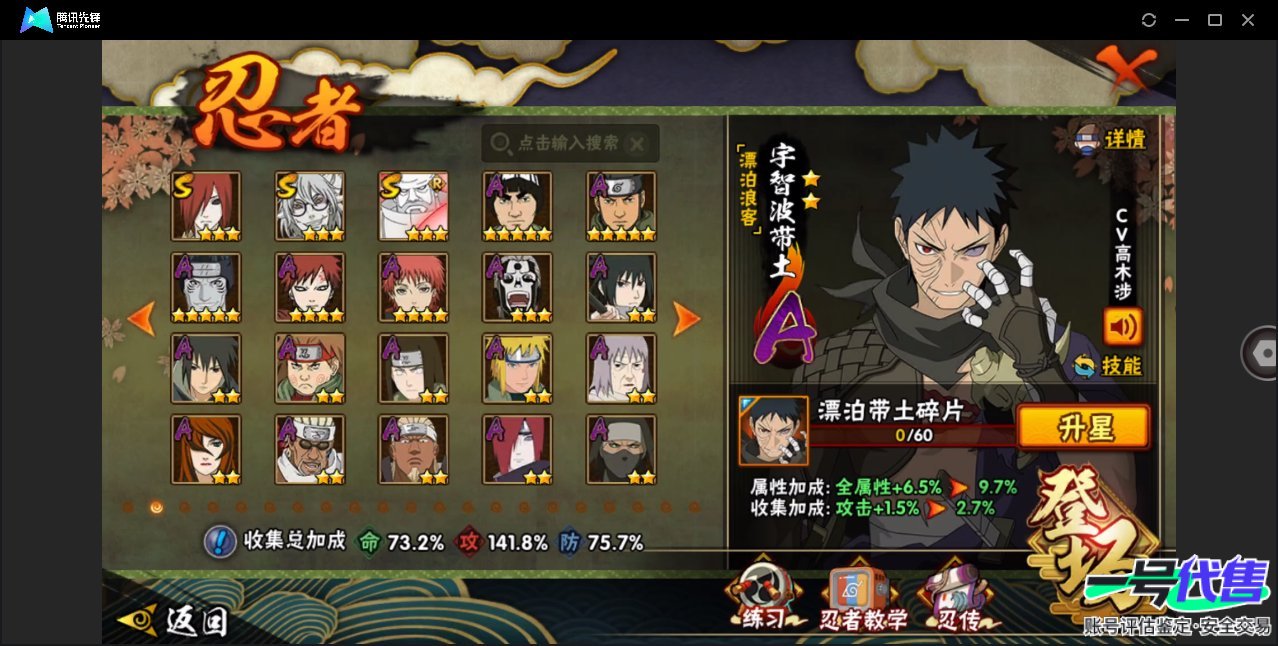This screenshot has height=646, width=1278.
Task: Play the CV voice speaker button
Action: point(1122,326)
